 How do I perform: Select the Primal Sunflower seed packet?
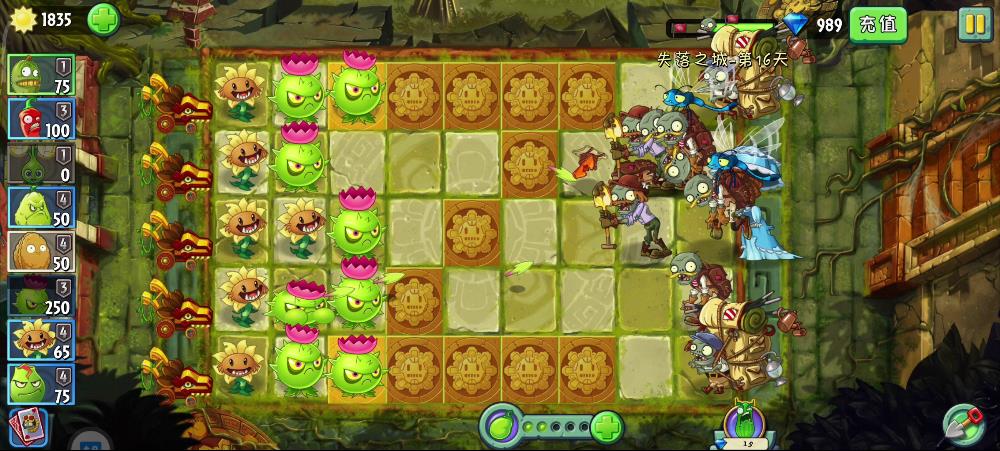(40, 340)
